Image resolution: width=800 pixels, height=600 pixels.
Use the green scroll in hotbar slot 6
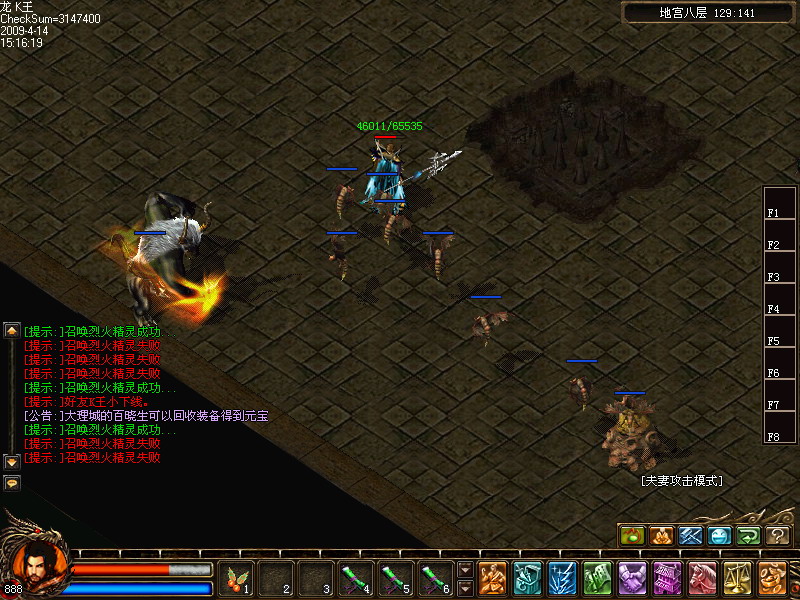(x=436, y=578)
